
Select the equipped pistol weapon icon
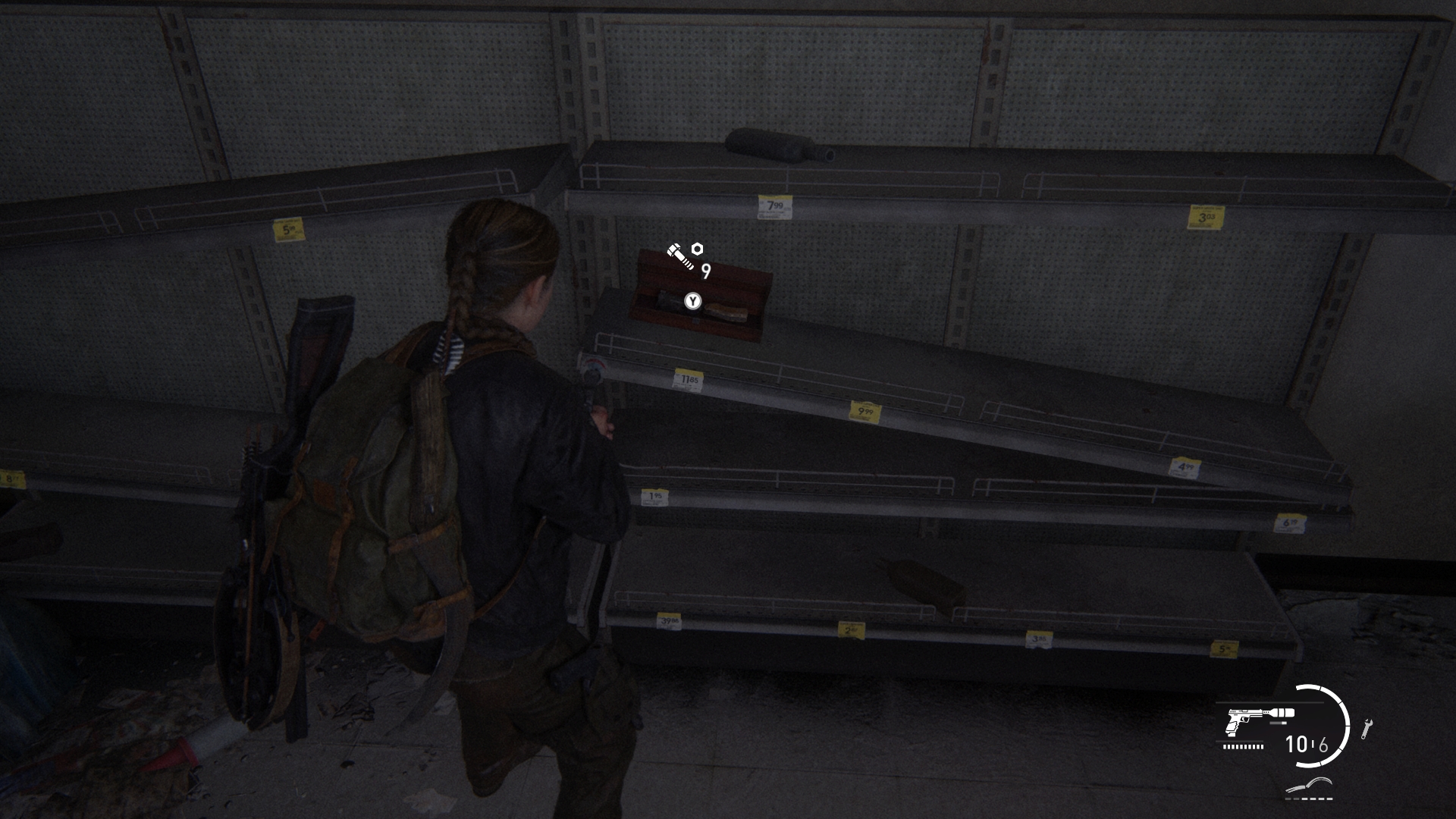pyautogui.click(x=1259, y=720)
